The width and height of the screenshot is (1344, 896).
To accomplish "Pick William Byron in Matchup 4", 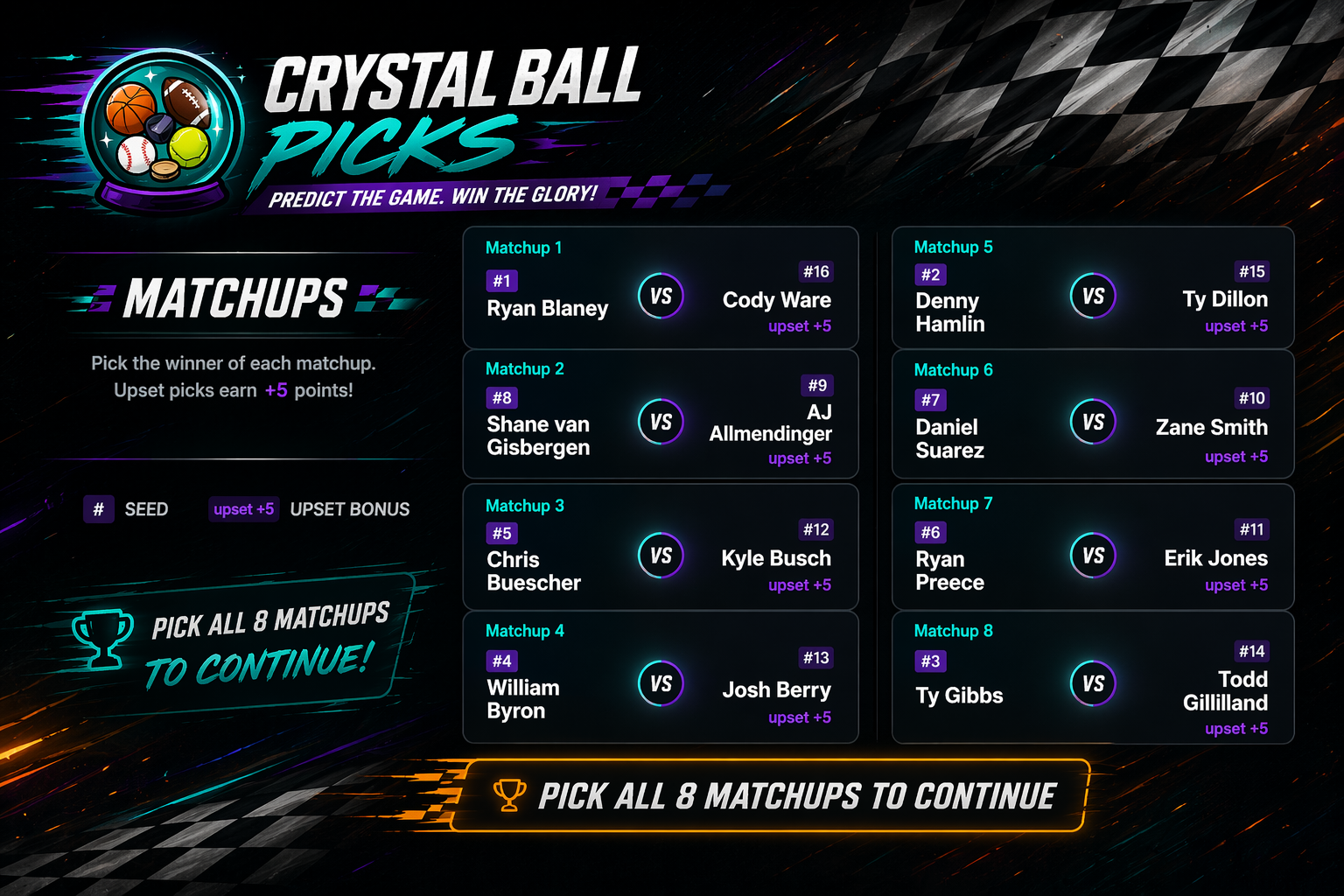I will click(x=523, y=699).
